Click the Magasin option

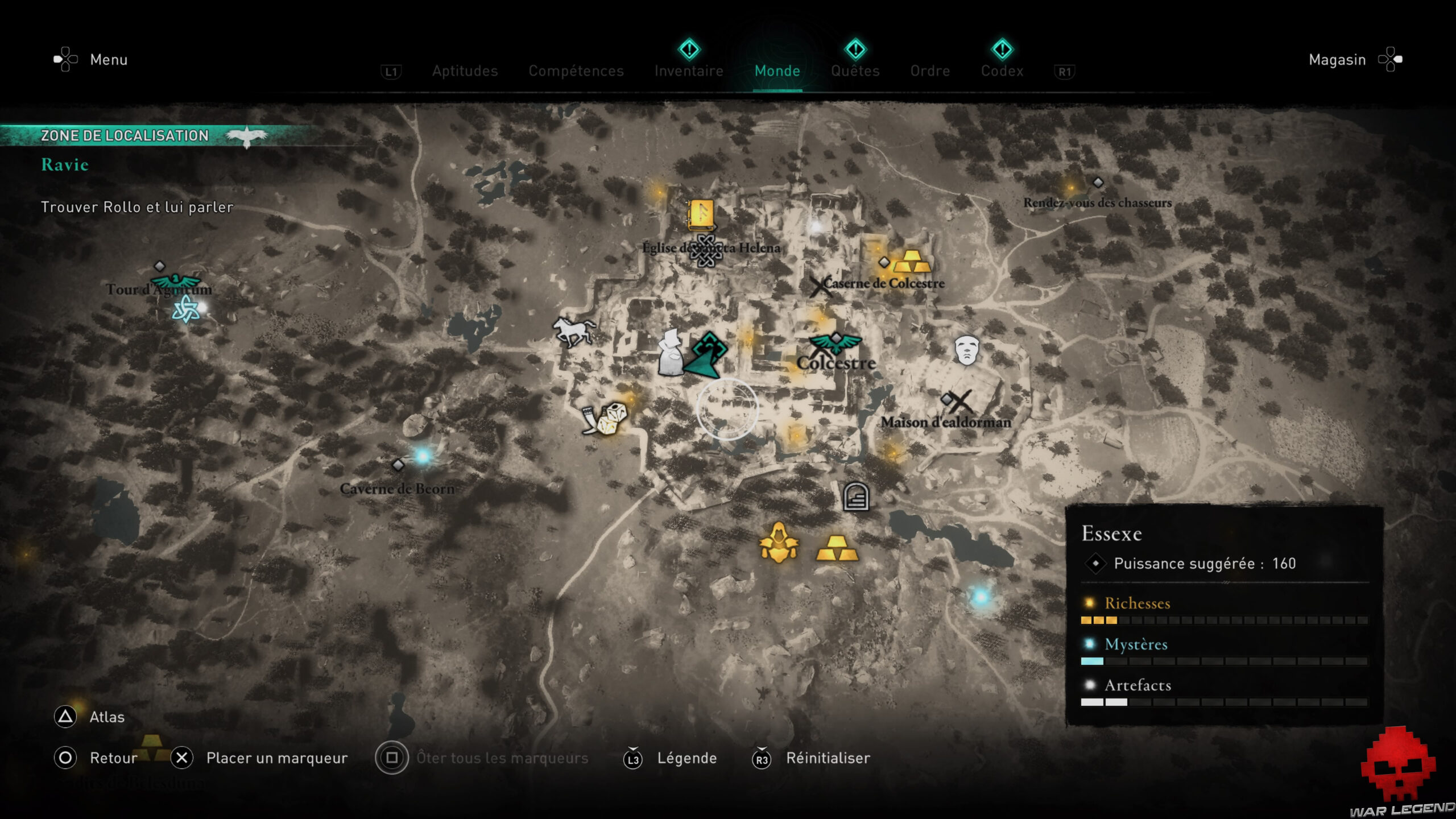tap(1338, 59)
